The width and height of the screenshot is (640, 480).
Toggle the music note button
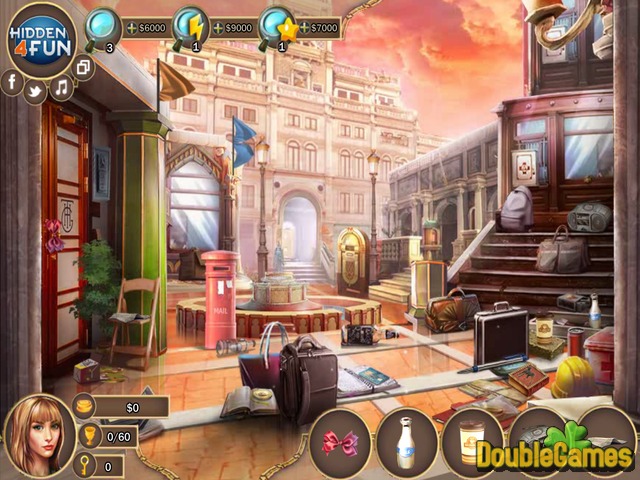coord(62,87)
